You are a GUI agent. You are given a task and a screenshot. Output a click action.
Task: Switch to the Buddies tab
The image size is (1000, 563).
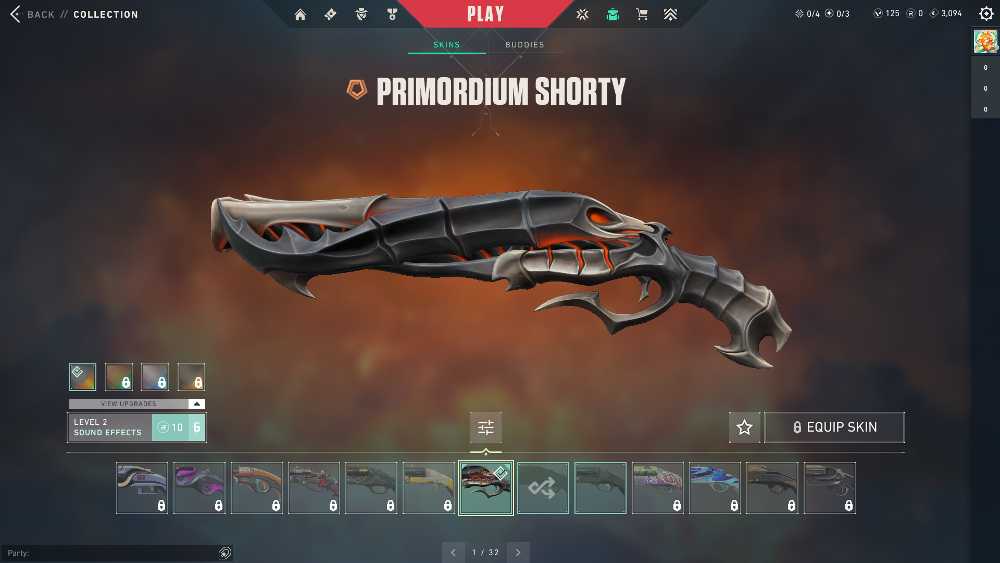pyautogui.click(x=524, y=45)
